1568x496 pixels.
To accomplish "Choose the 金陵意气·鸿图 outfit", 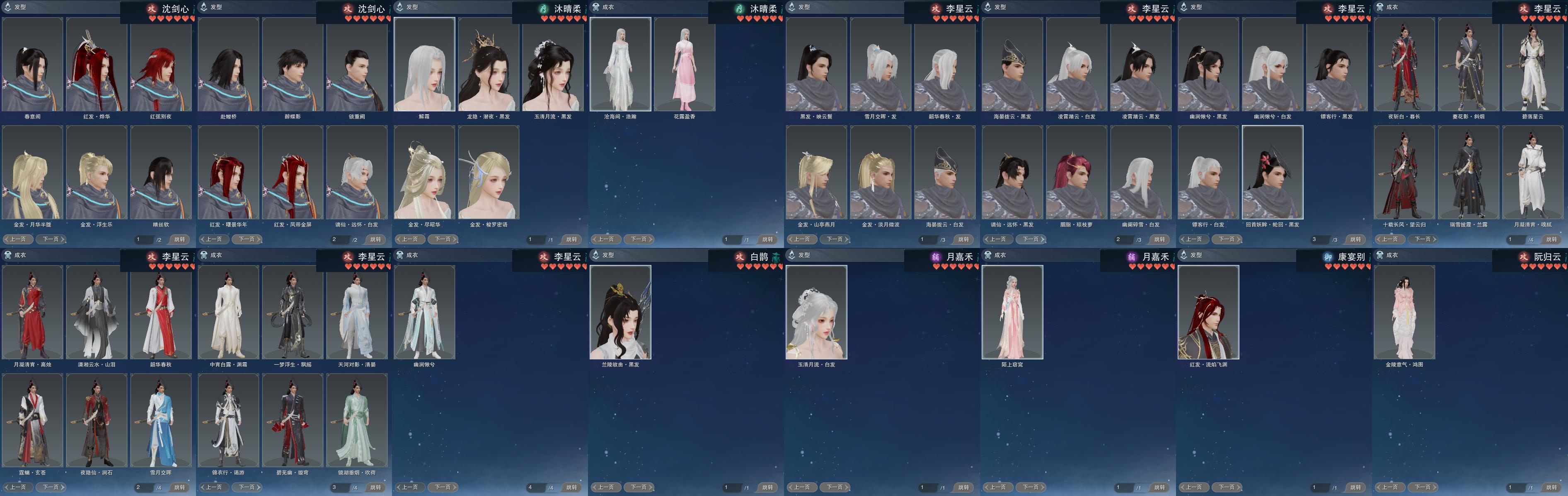I will tap(1404, 313).
